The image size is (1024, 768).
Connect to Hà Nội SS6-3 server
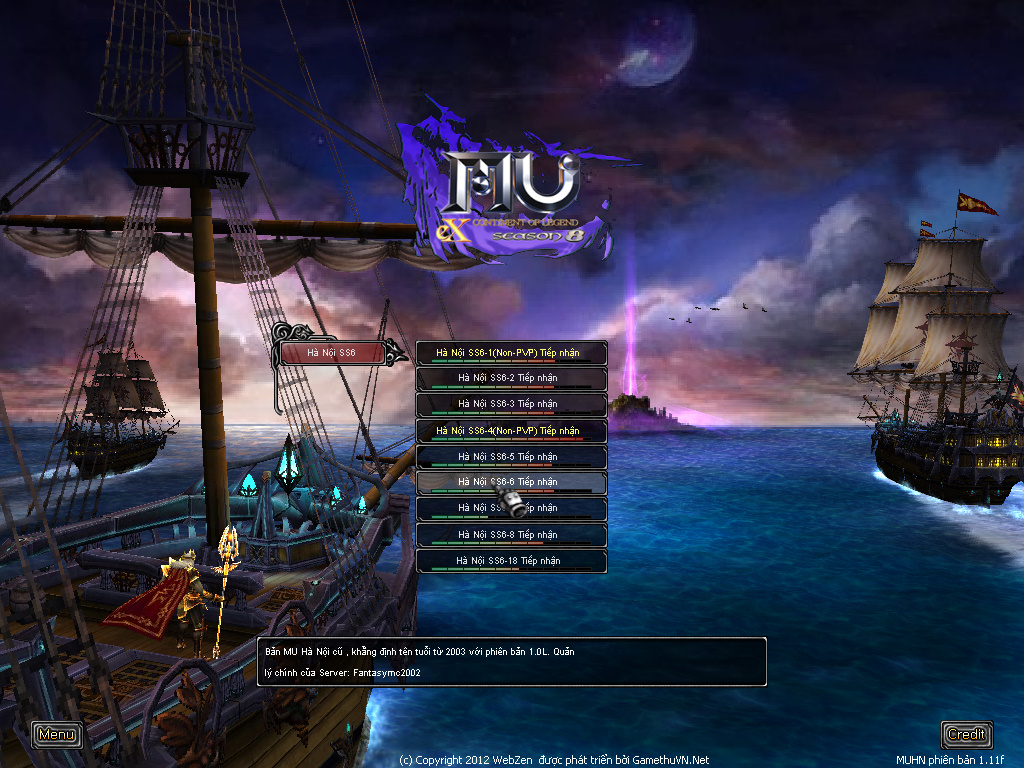pos(511,405)
